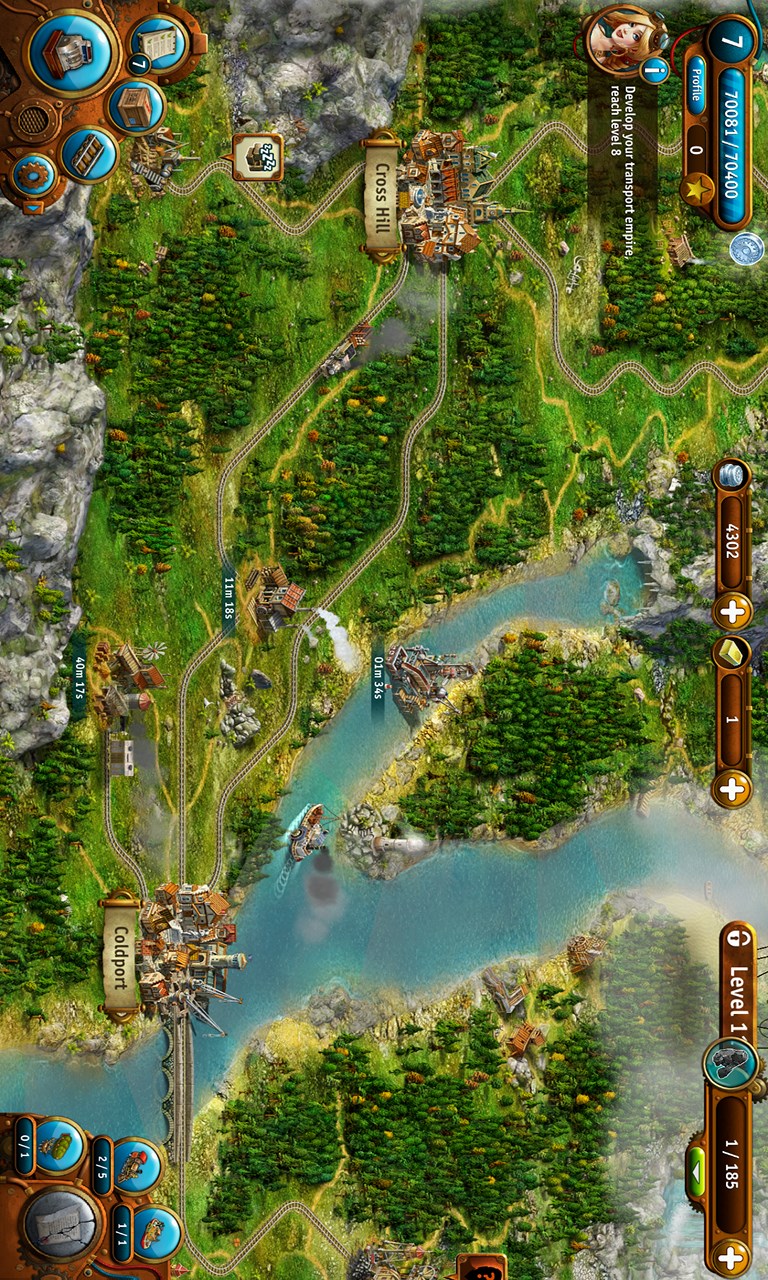The height and width of the screenshot is (1280, 768).
Task: Select the railway track building tool
Action: pyautogui.click(x=89, y=155)
